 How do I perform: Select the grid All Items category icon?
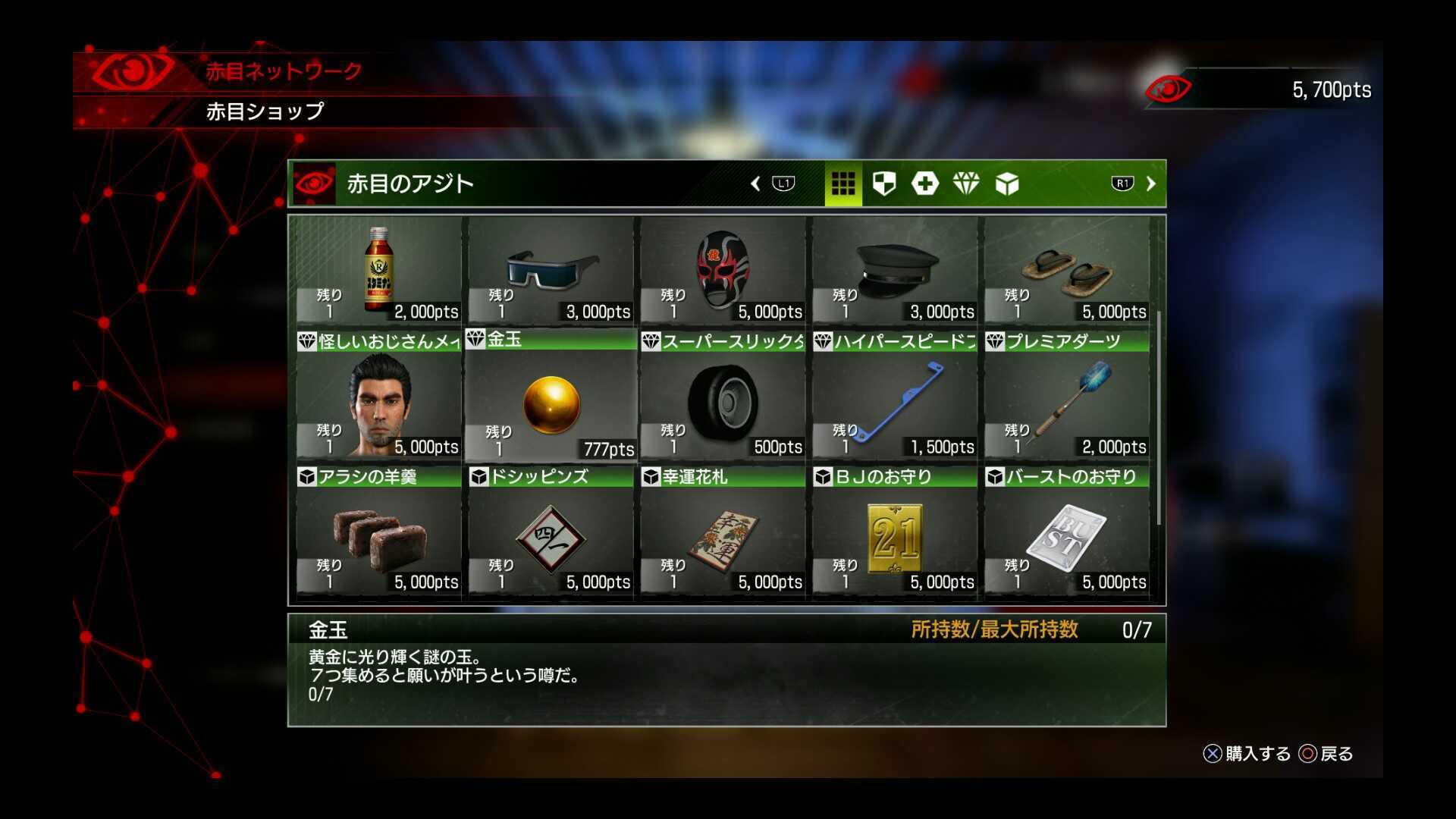tap(844, 184)
